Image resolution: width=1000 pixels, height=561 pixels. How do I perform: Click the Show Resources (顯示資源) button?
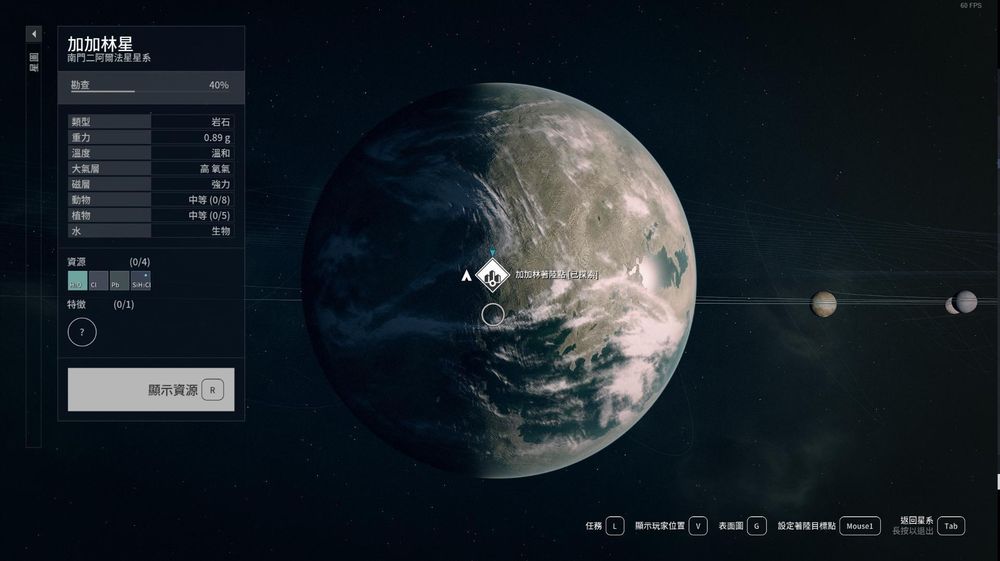151,389
